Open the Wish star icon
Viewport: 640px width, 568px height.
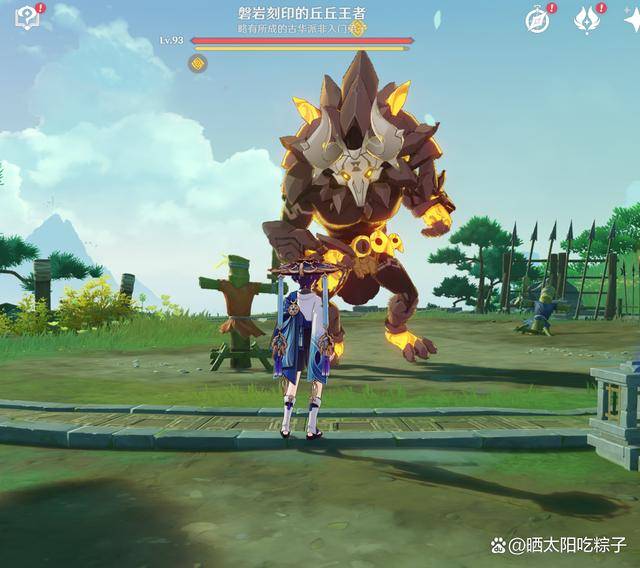coord(587,19)
